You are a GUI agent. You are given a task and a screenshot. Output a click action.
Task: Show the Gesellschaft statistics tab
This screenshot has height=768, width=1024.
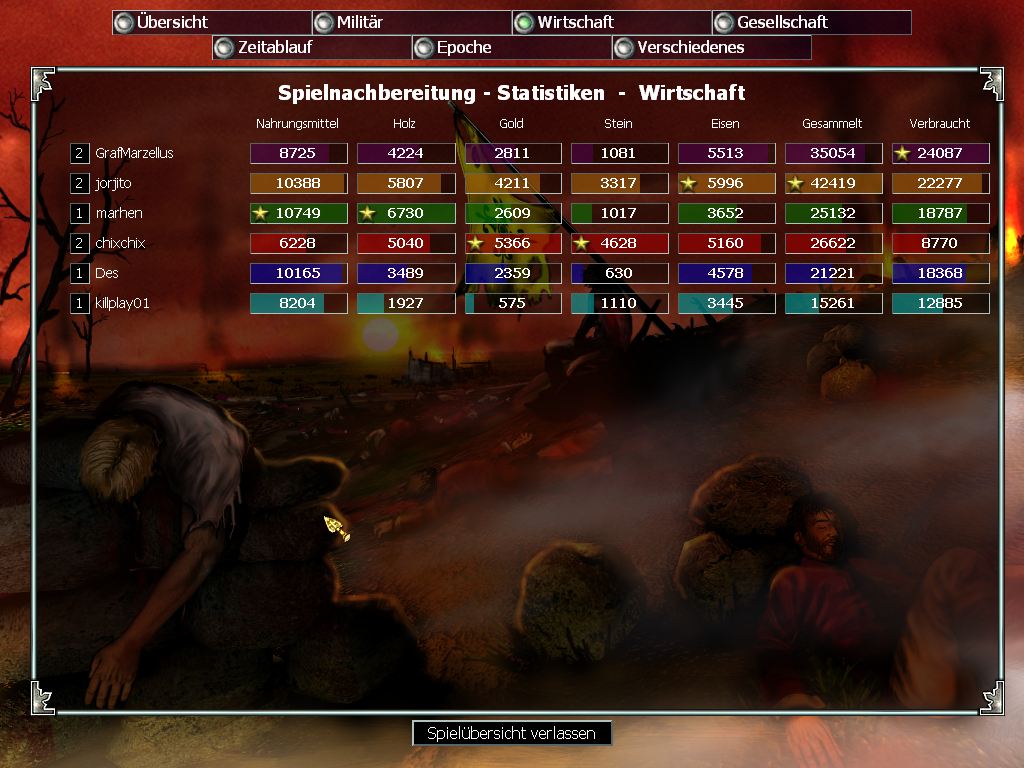pos(811,22)
